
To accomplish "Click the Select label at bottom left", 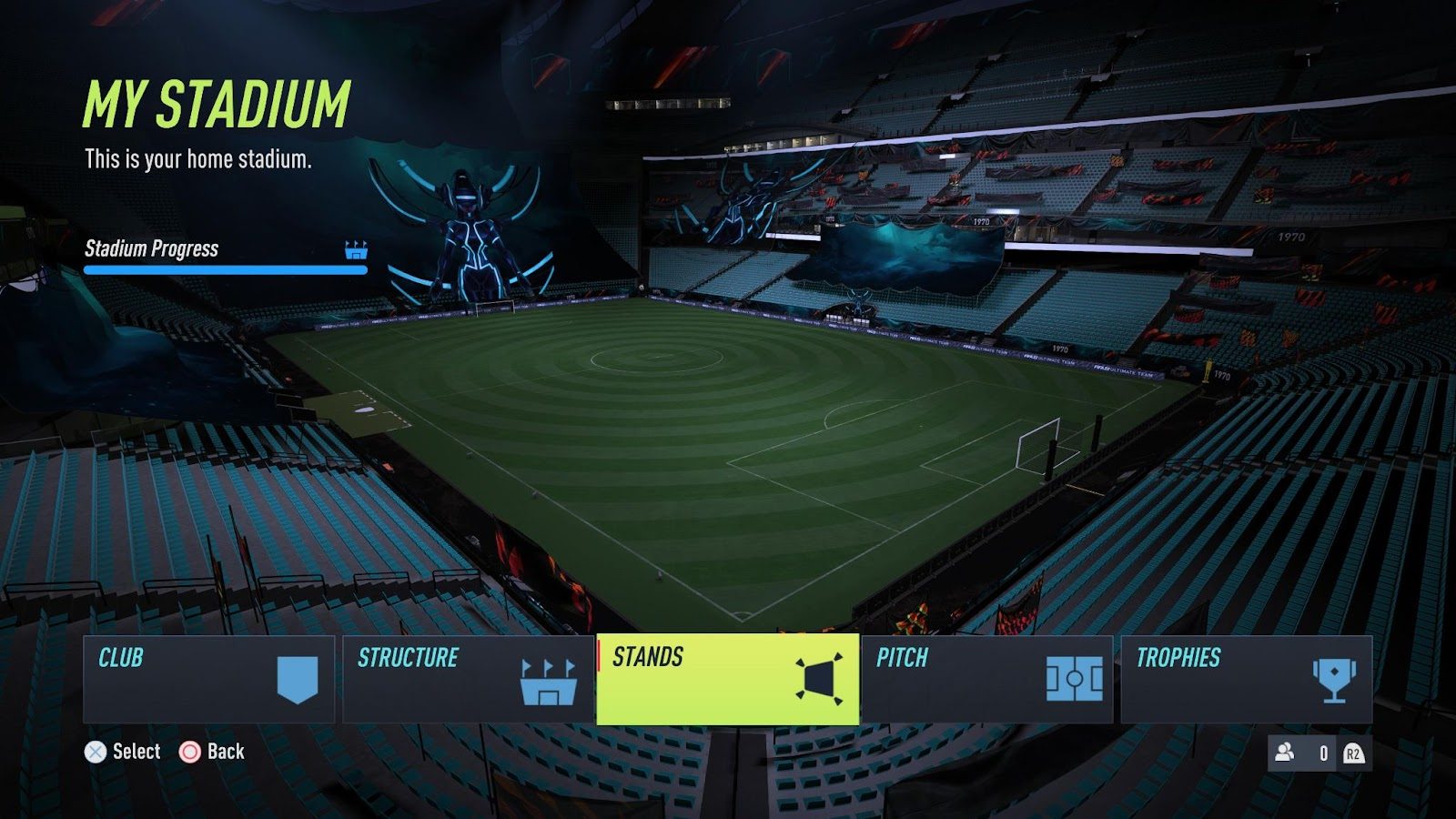I will tap(135, 752).
